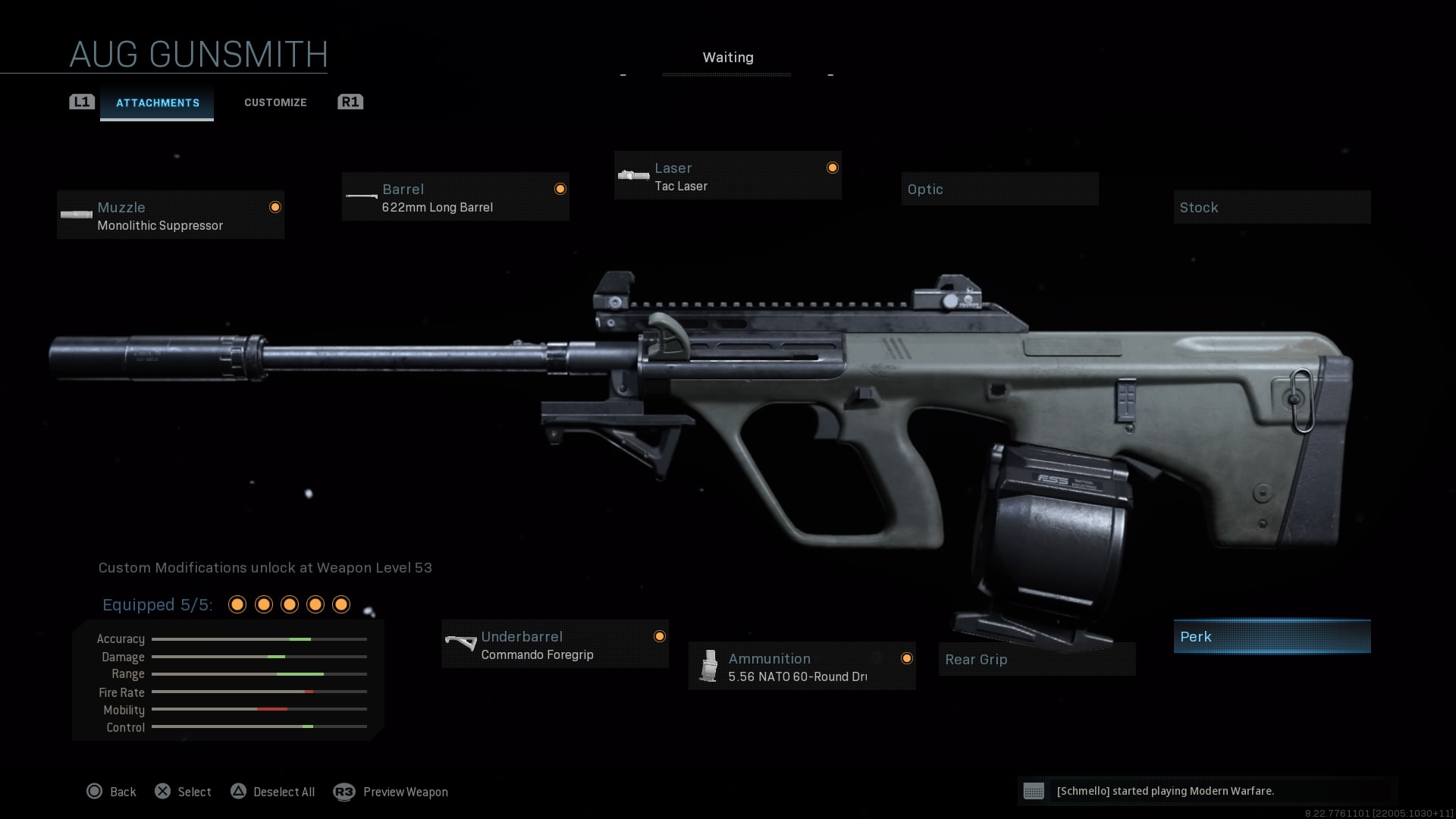Select the highlighted Perk slot
This screenshot has width=1456, height=819.
1272,636
